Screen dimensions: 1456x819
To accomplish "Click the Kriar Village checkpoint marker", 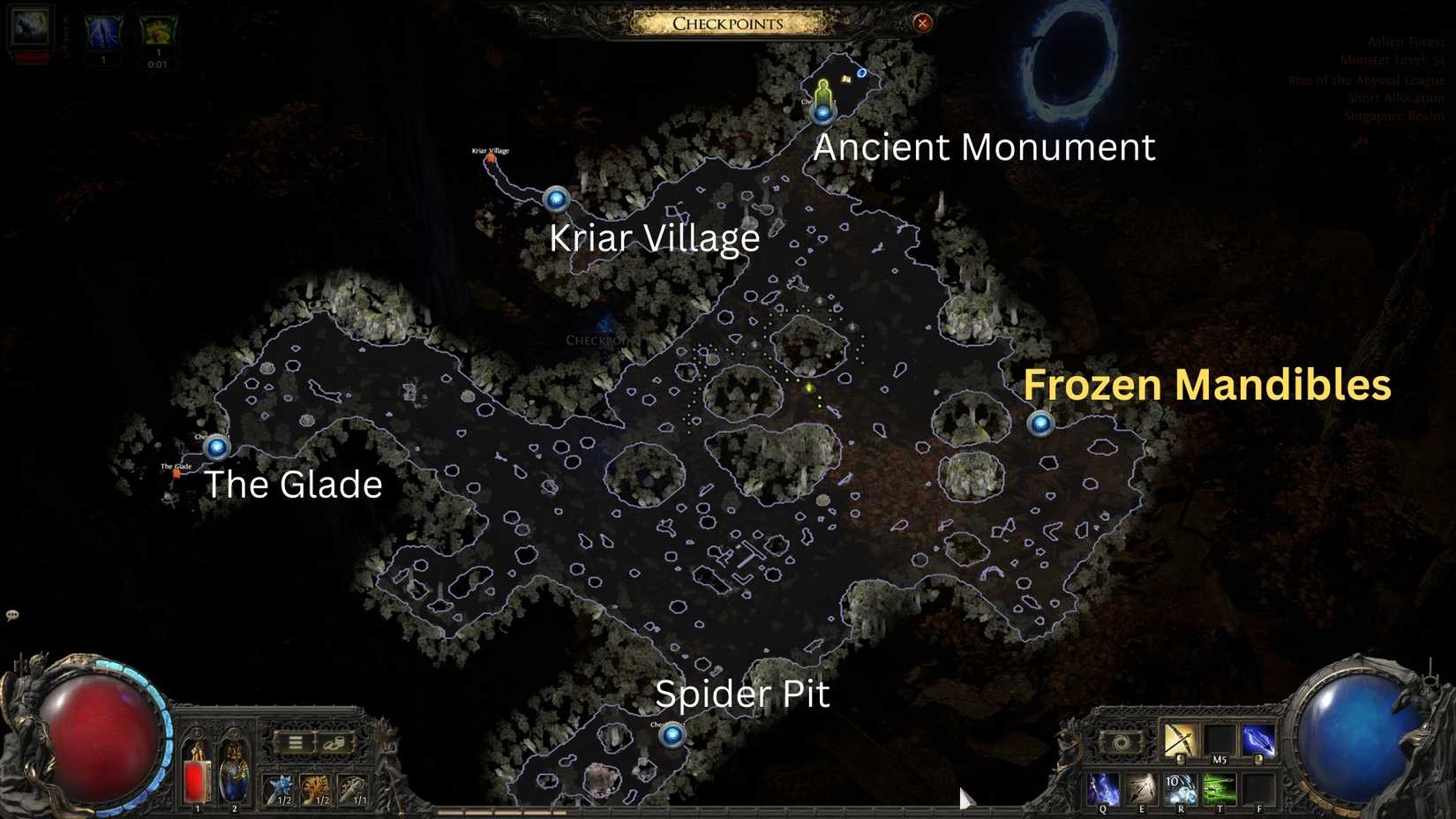I will 556,199.
